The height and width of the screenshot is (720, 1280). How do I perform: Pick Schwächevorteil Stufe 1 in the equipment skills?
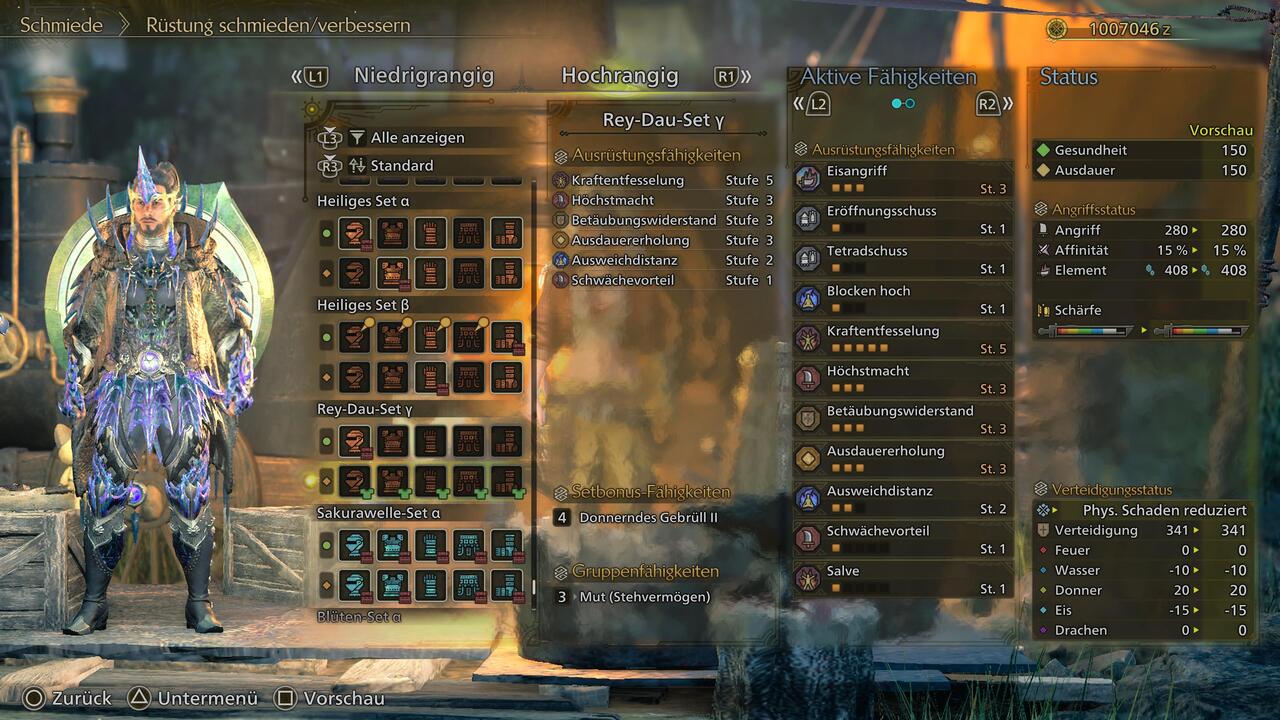click(662, 281)
